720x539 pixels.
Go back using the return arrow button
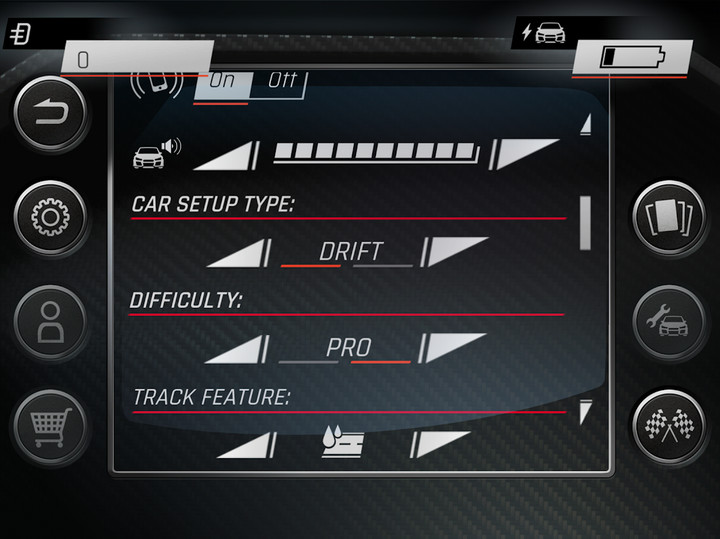coord(49,114)
